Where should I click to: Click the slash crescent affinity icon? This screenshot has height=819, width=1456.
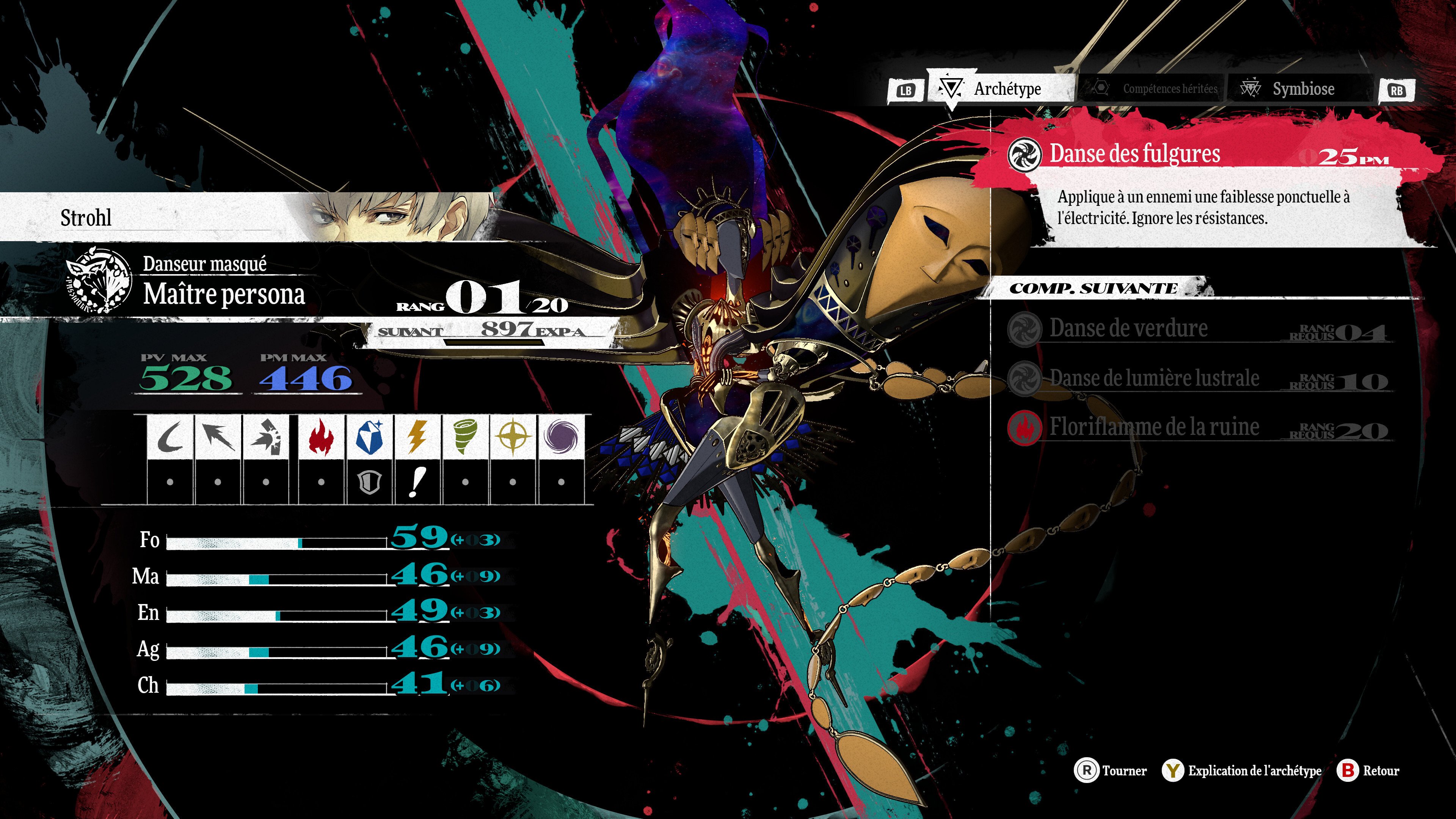click(169, 437)
